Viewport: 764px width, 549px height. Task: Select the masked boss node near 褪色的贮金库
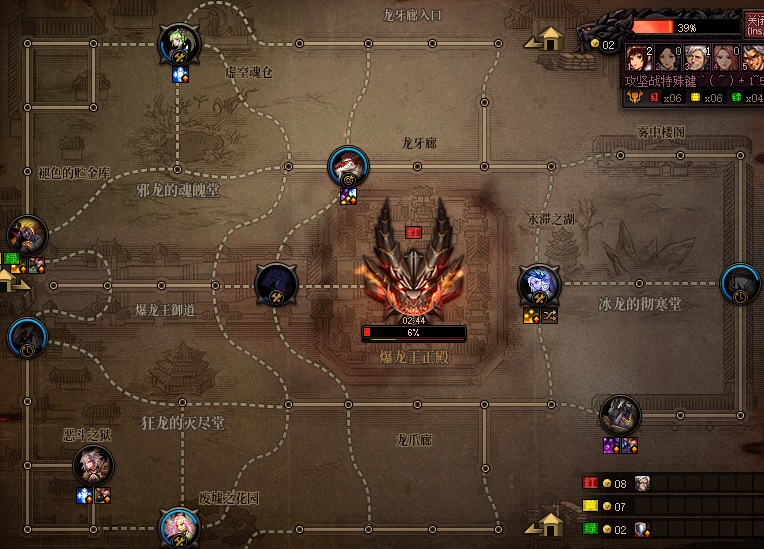click(27, 236)
